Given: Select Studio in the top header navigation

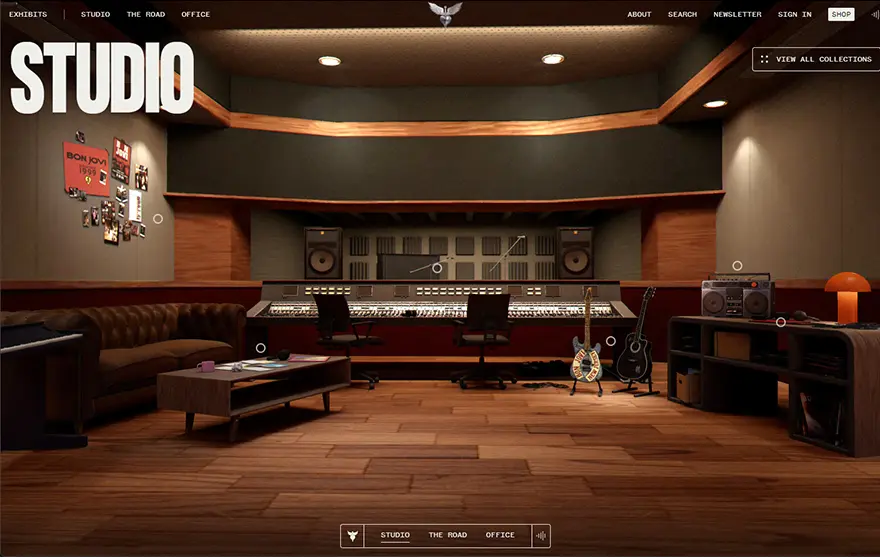Looking at the screenshot, I should [x=96, y=15].
